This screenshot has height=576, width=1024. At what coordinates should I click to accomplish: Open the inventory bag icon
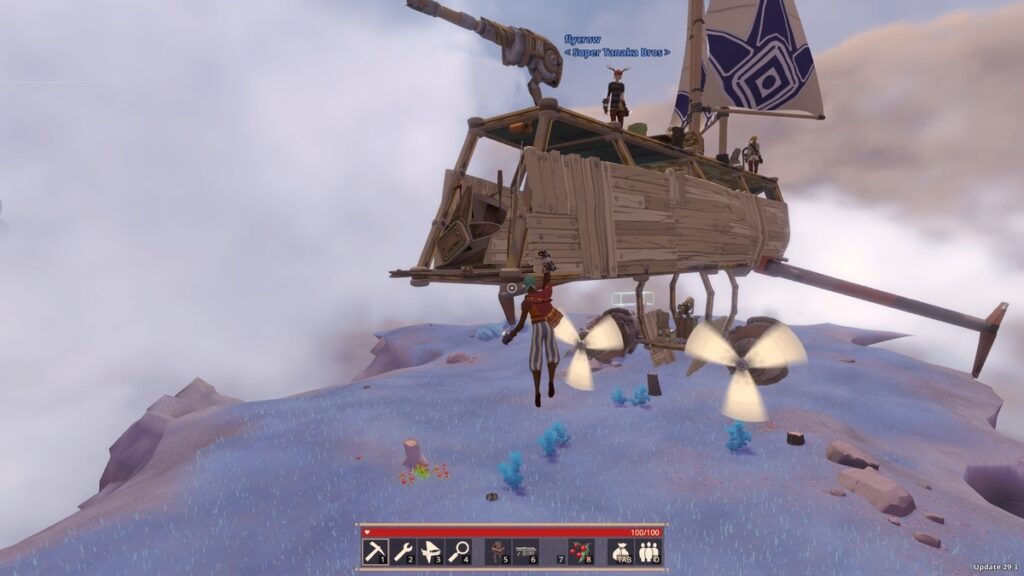(620, 551)
